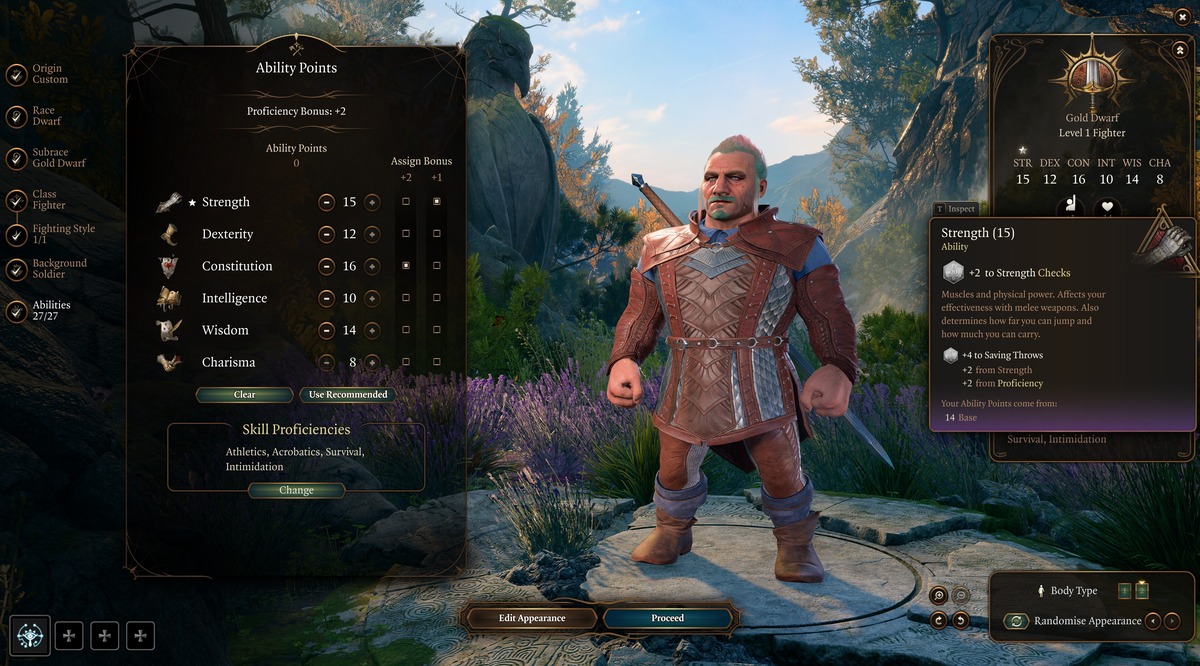Lower the Wisdom score

326,330
